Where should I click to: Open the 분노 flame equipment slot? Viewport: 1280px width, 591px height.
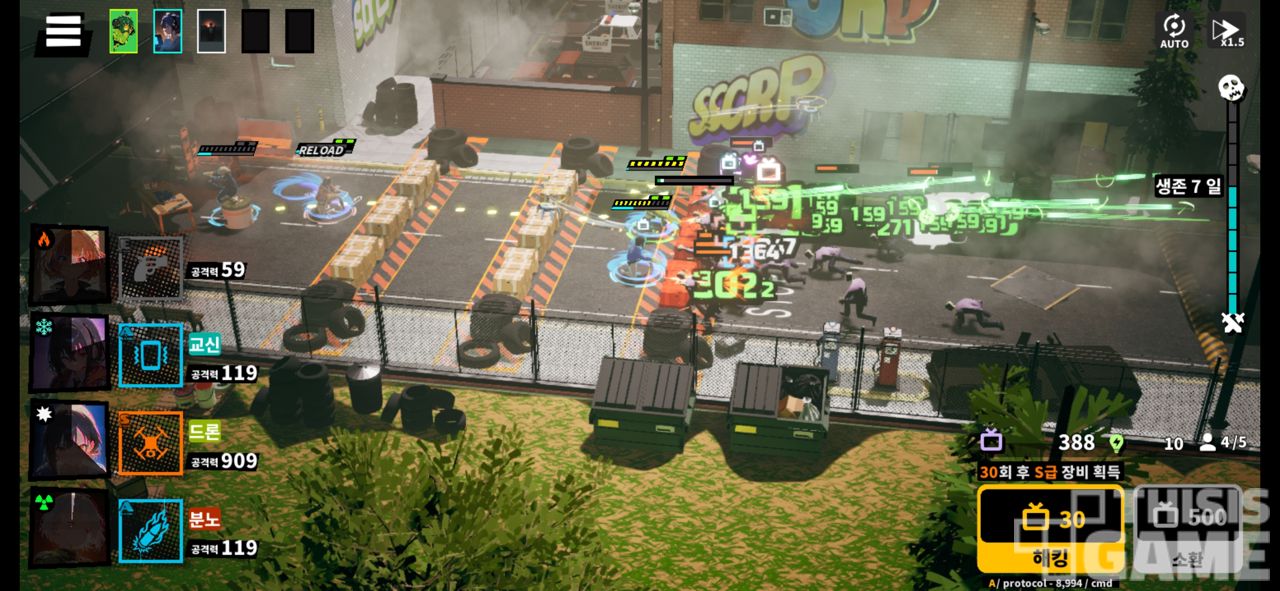pyautogui.click(x=151, y=530)
